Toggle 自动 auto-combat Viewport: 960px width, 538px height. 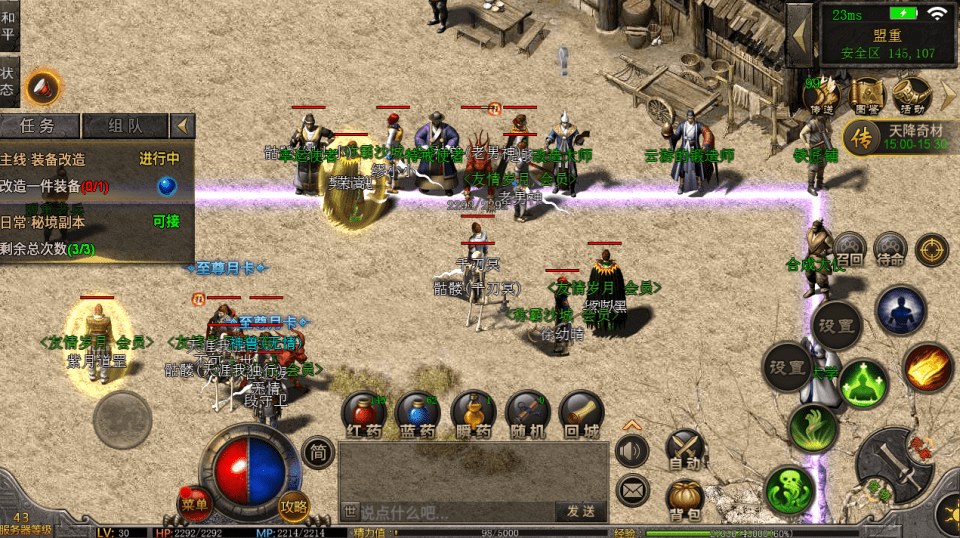686,449
